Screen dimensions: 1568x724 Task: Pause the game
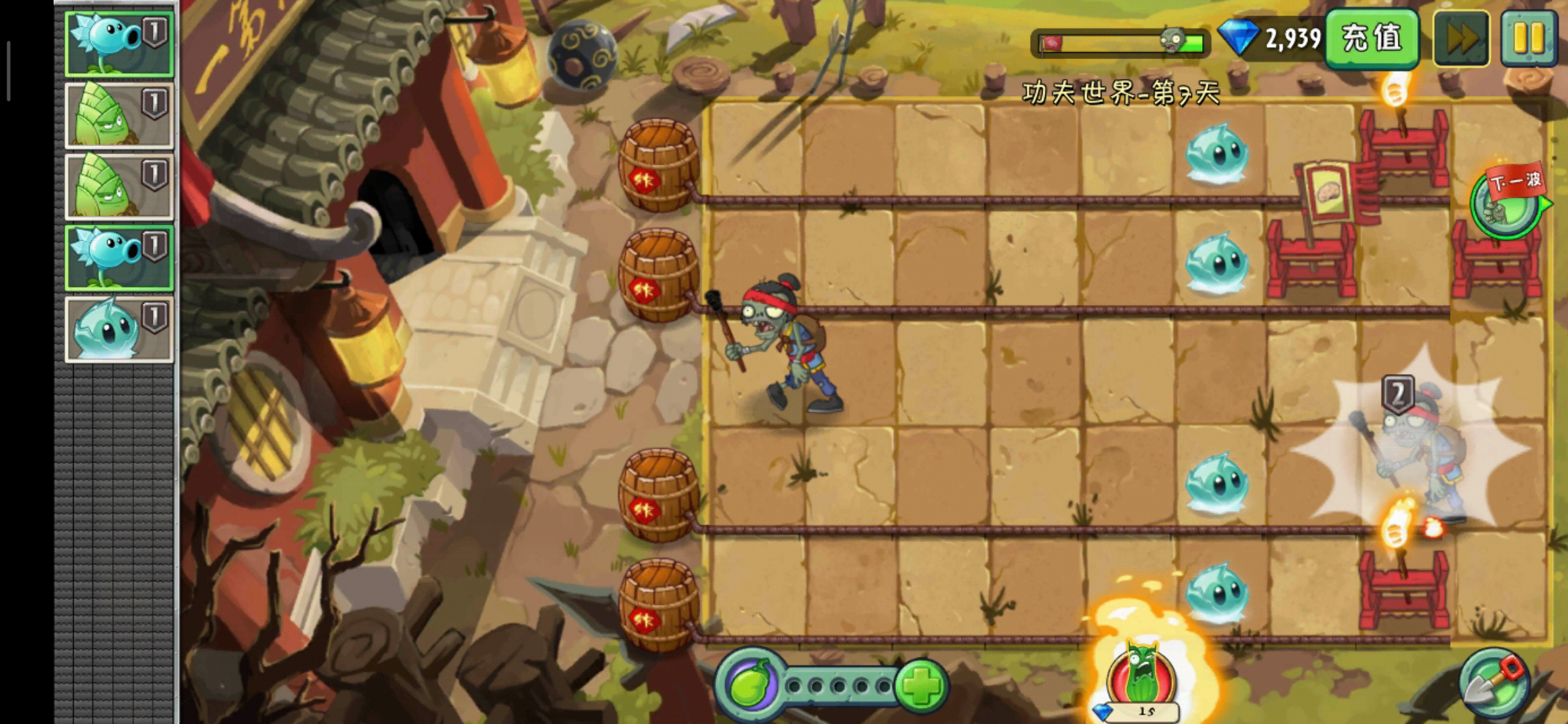[1528, 38]
